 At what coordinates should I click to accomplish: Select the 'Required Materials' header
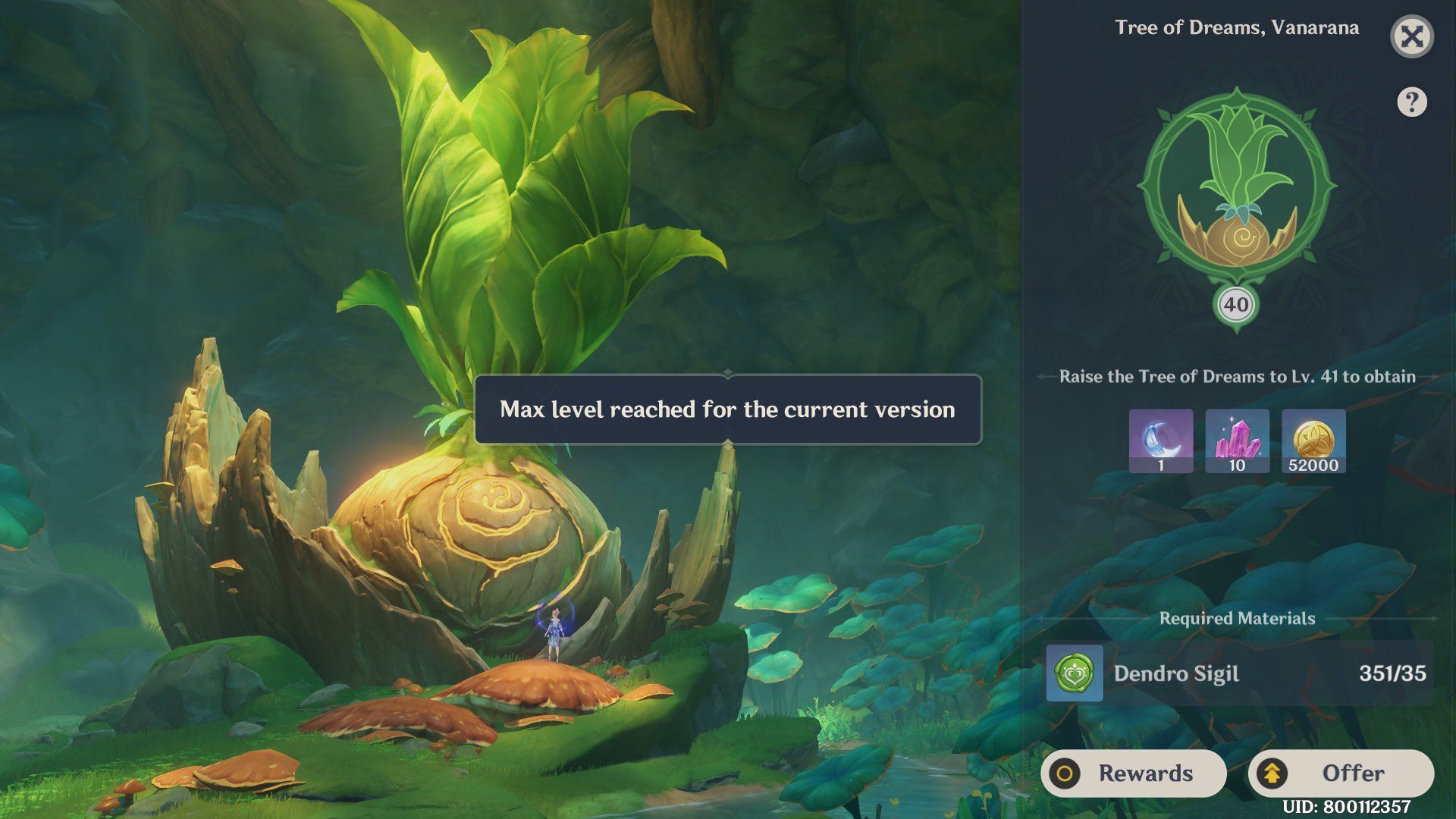1237,618
